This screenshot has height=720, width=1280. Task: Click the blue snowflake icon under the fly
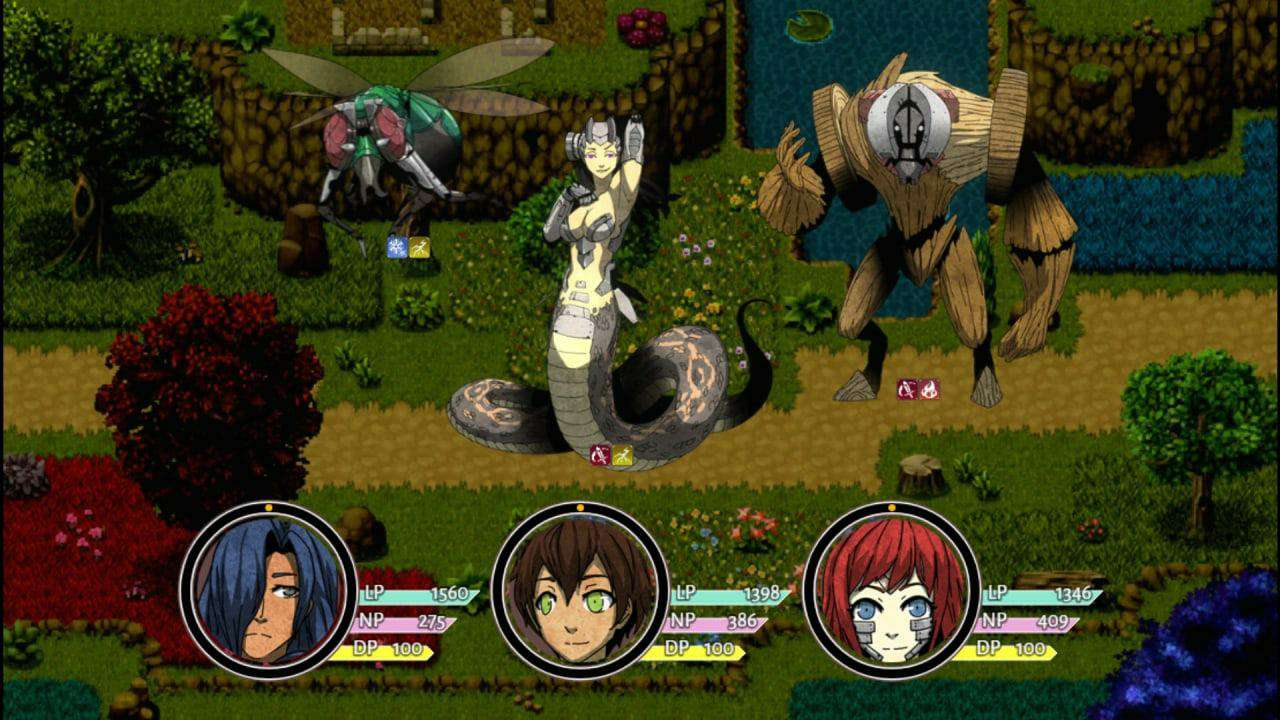[x=397, y=247]
